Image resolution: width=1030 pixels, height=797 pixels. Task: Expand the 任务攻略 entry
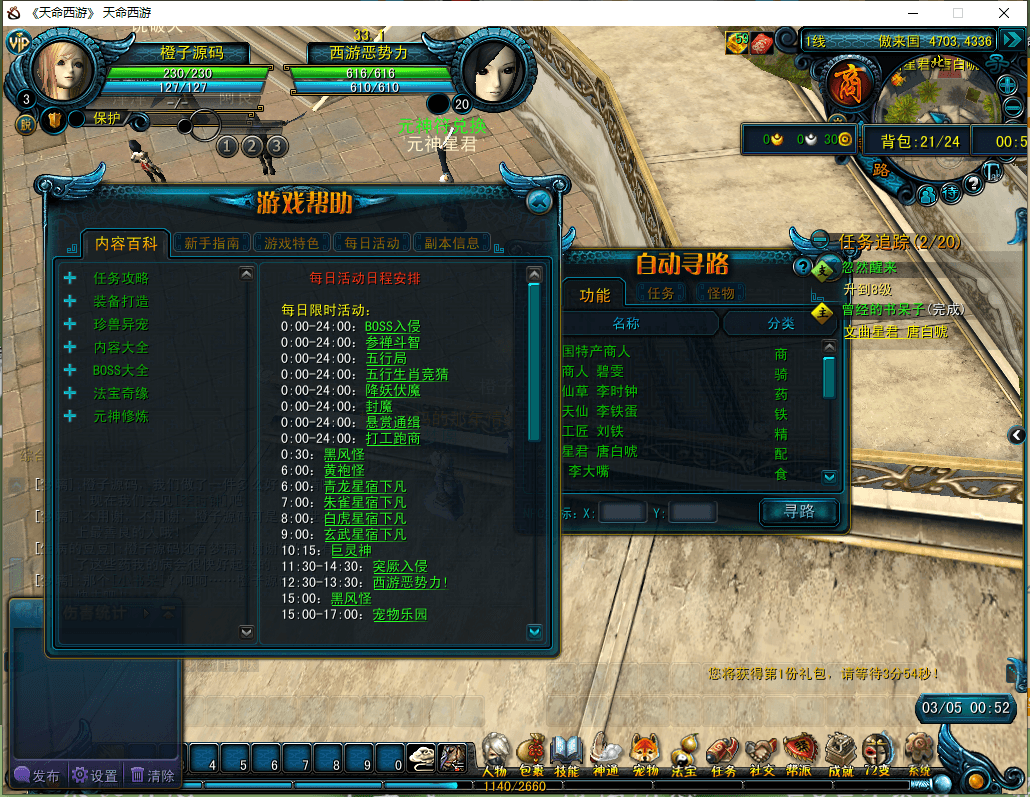point(70,278)
